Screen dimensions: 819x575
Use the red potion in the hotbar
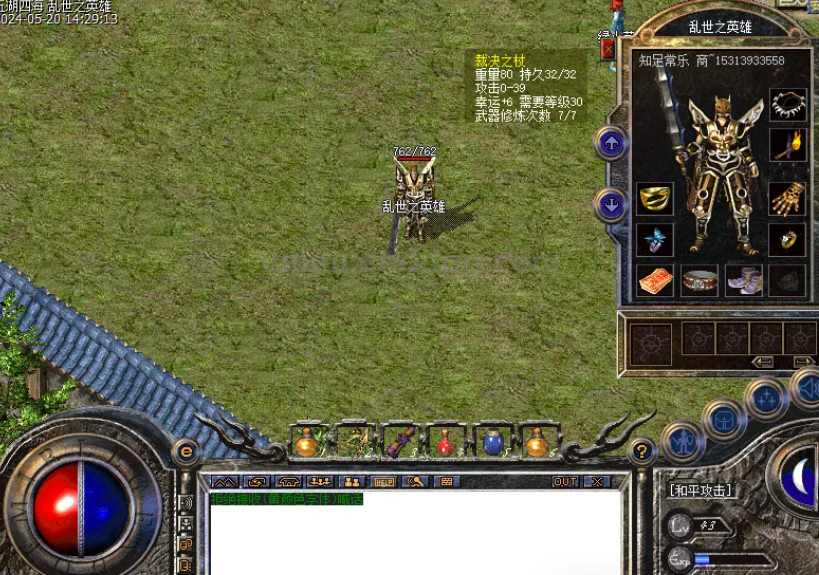(x=445, y=442)
